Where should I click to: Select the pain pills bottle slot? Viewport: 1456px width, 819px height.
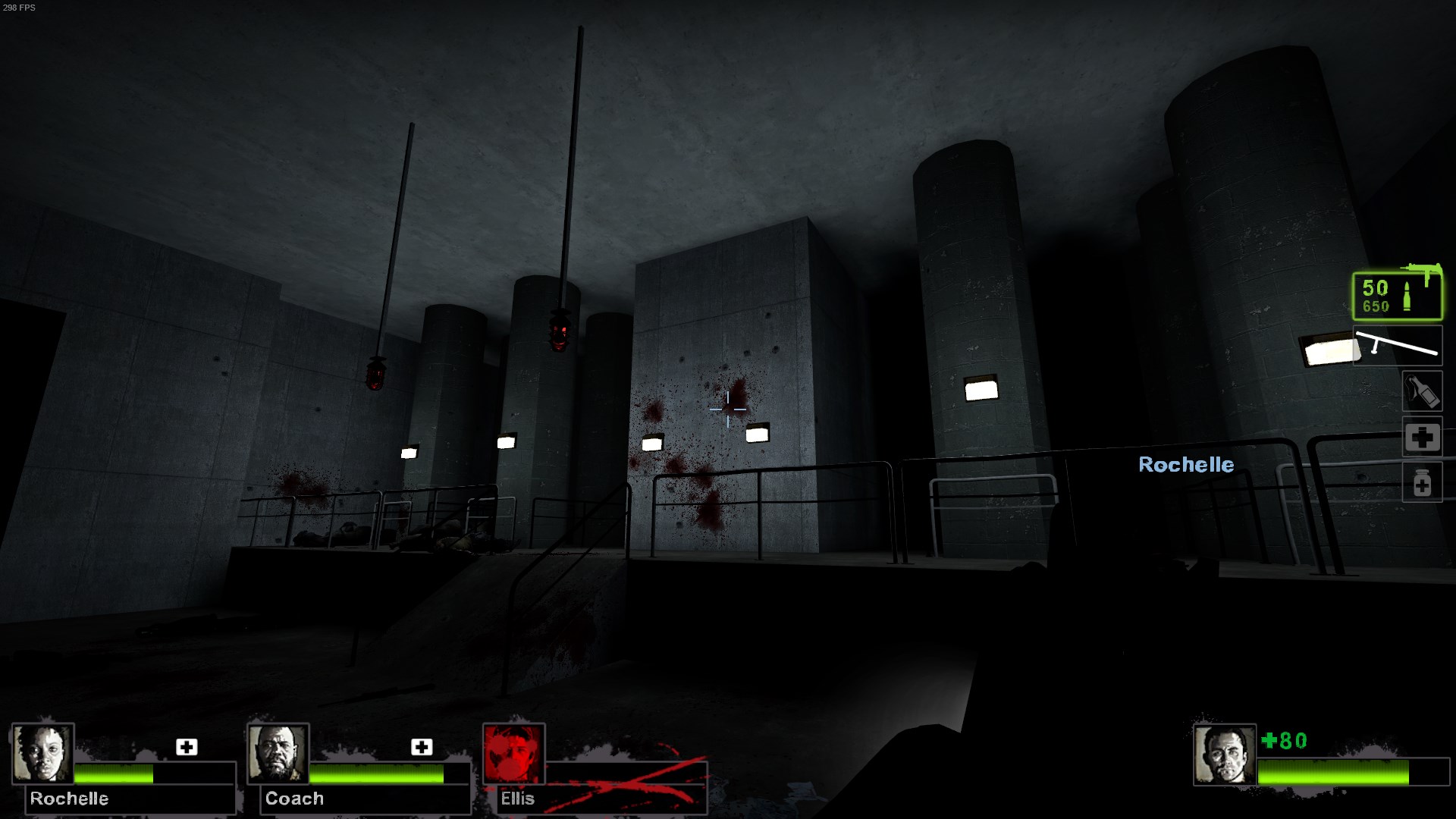[x=1422, y=482]
